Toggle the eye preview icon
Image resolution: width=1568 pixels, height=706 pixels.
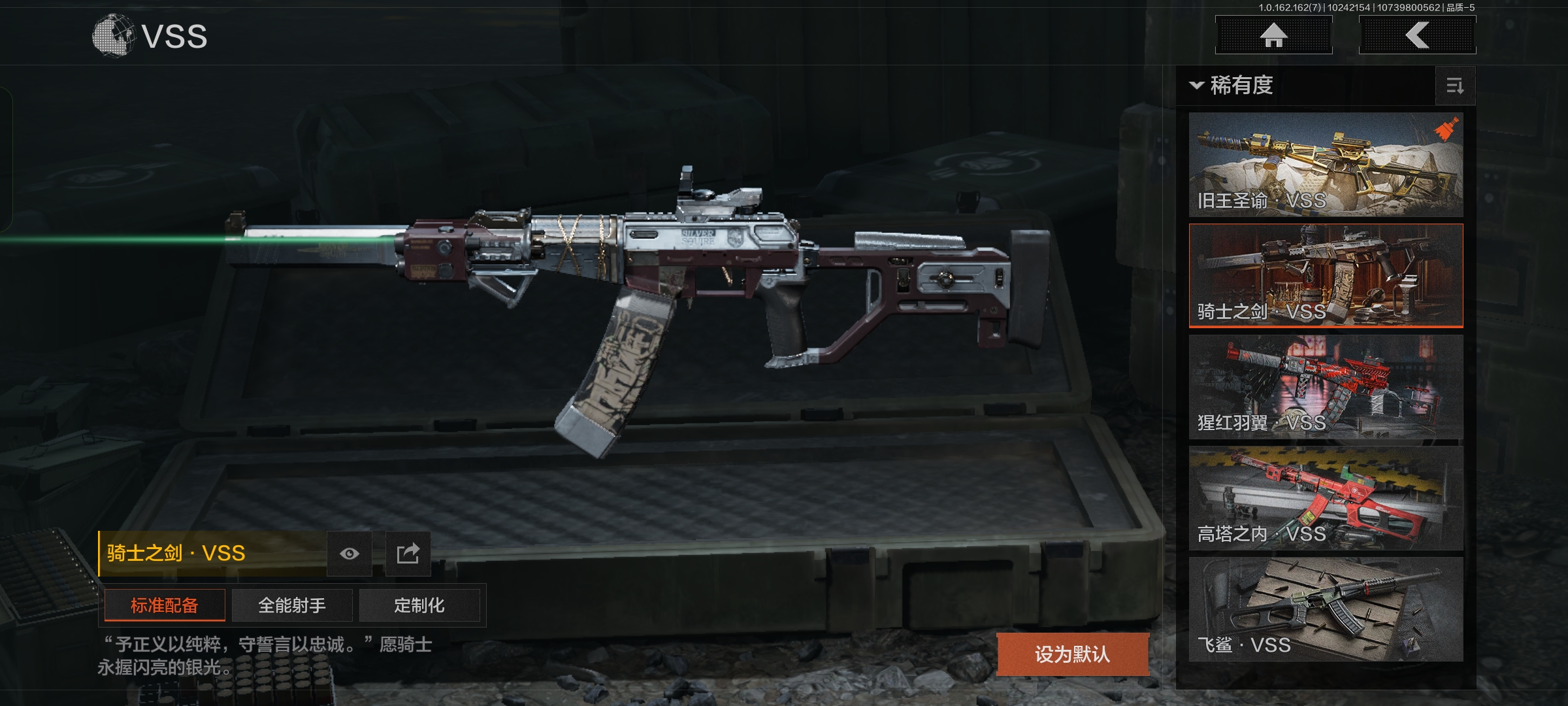[350, 554]
